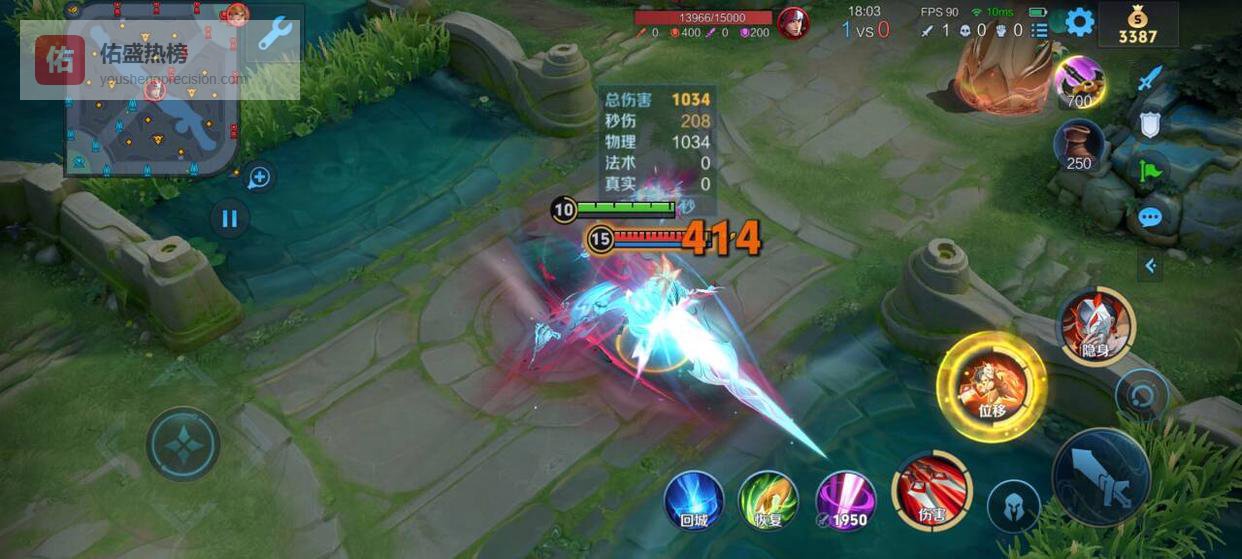The height and width of the screenshot is (559, 1242).
Task: Use the 位移 dash skill
Action: click(x=991, y=385)
